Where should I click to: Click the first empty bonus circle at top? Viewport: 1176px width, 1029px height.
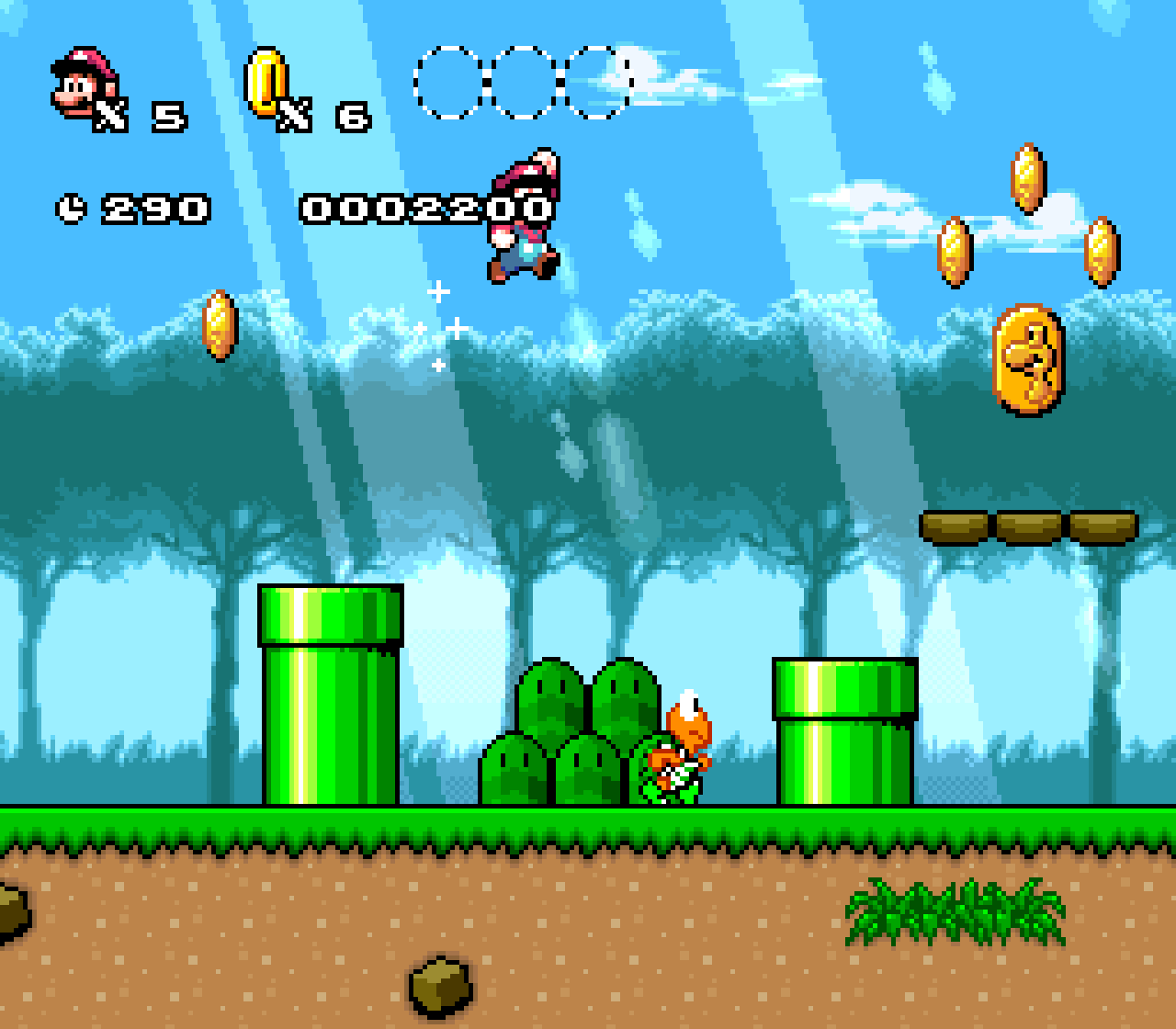click(x=449, y=83)
